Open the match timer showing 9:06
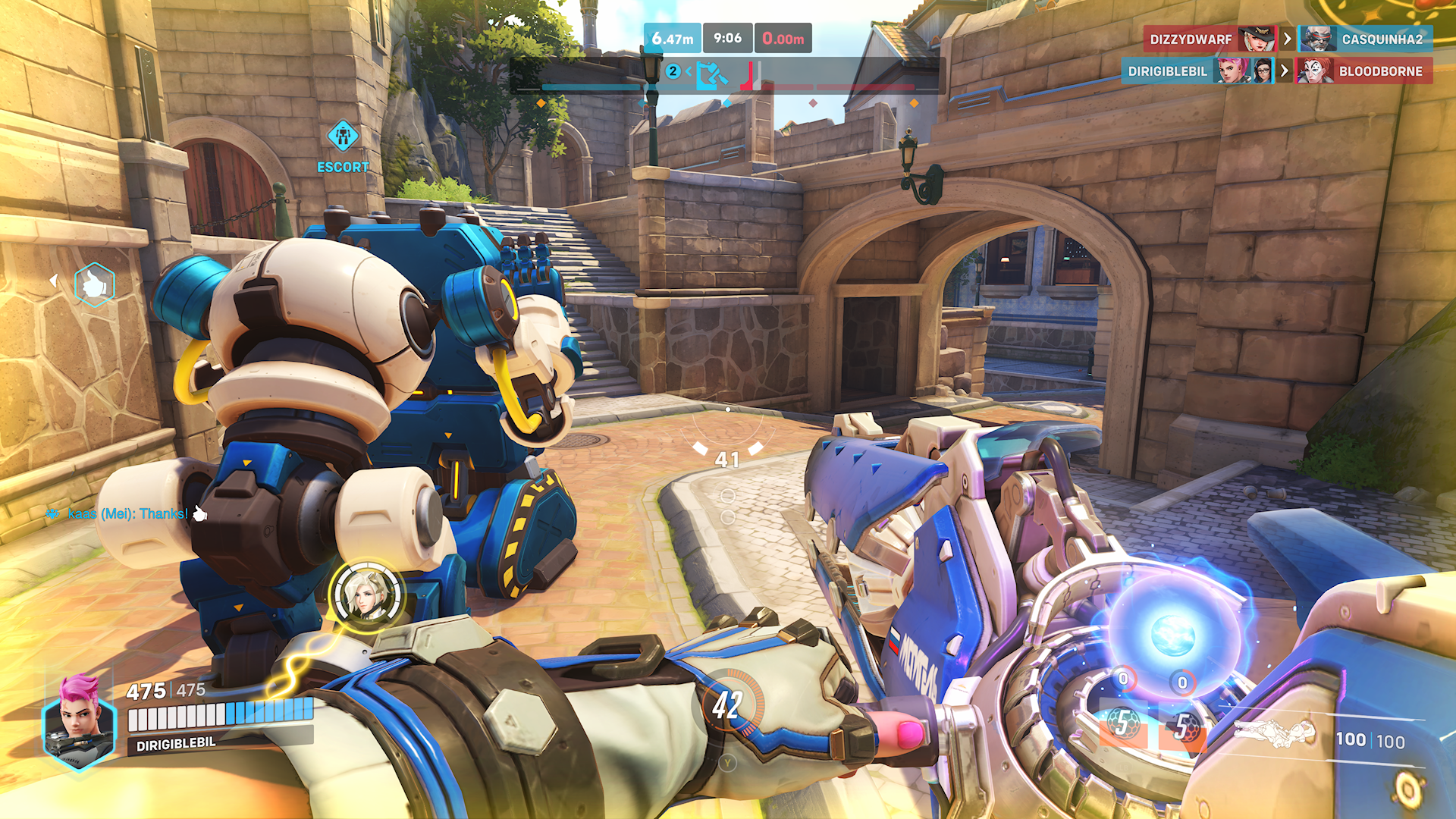This screenshot has height=819, width=1456. coord(727,38)
